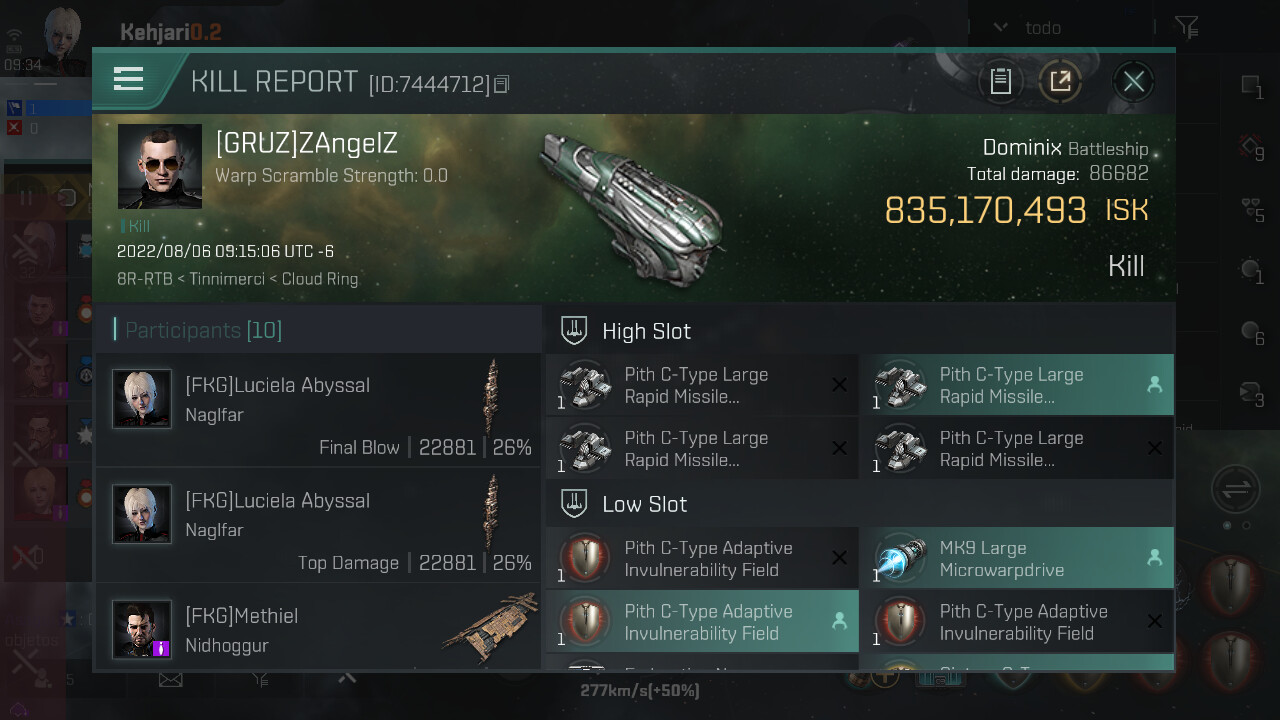
Task: View ZAngelZ victim portrait
Action: pos(160,166)
